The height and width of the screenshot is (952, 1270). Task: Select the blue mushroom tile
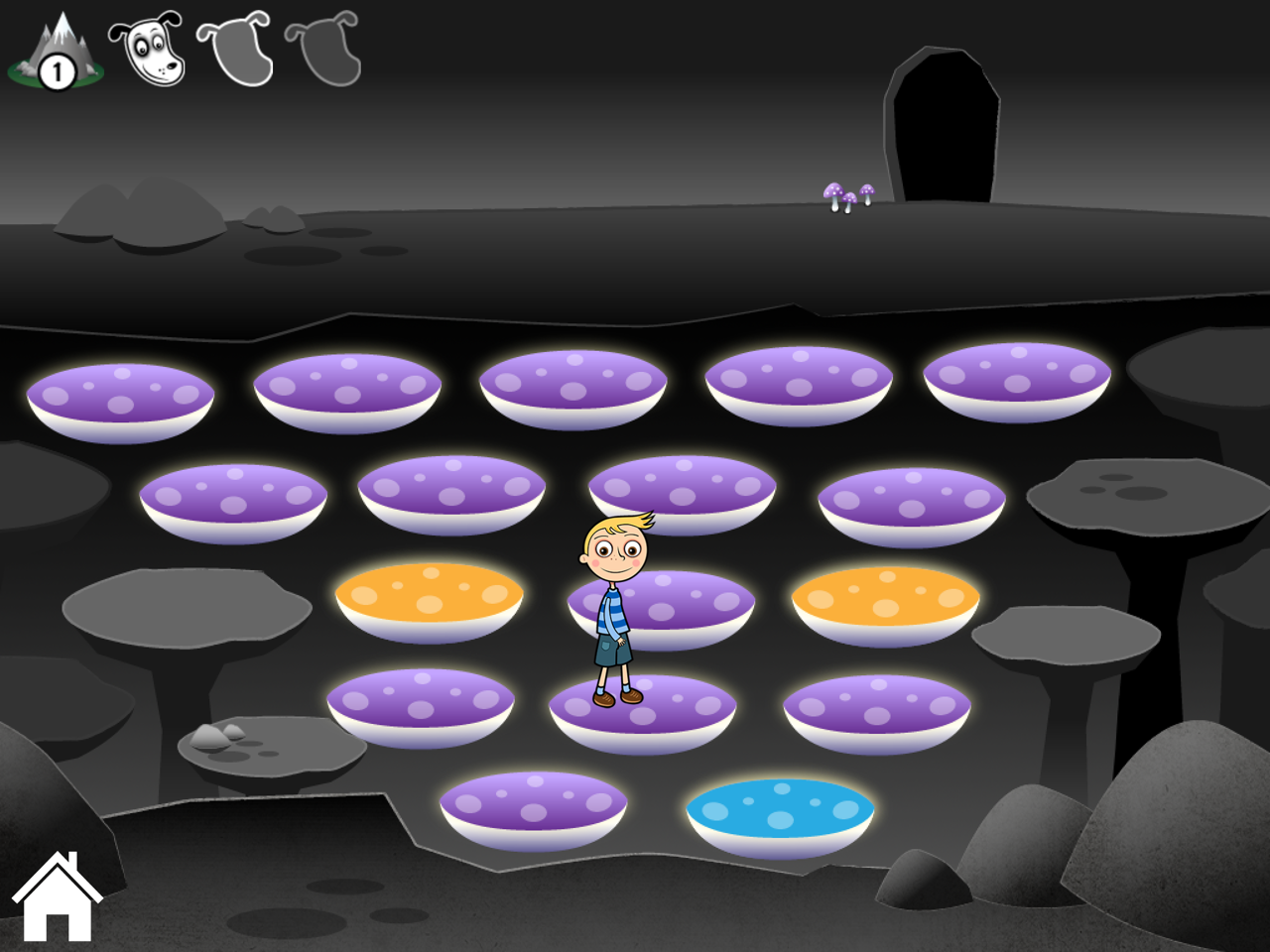(x=780, y=815)
